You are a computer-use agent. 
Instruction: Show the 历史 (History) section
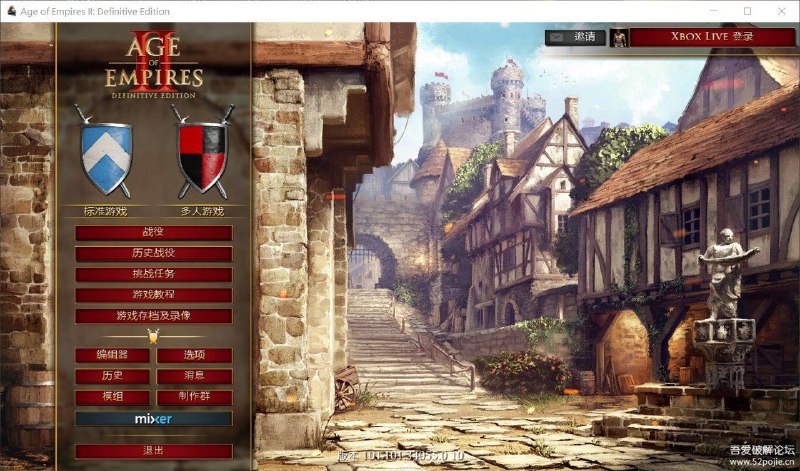[112, 376]
